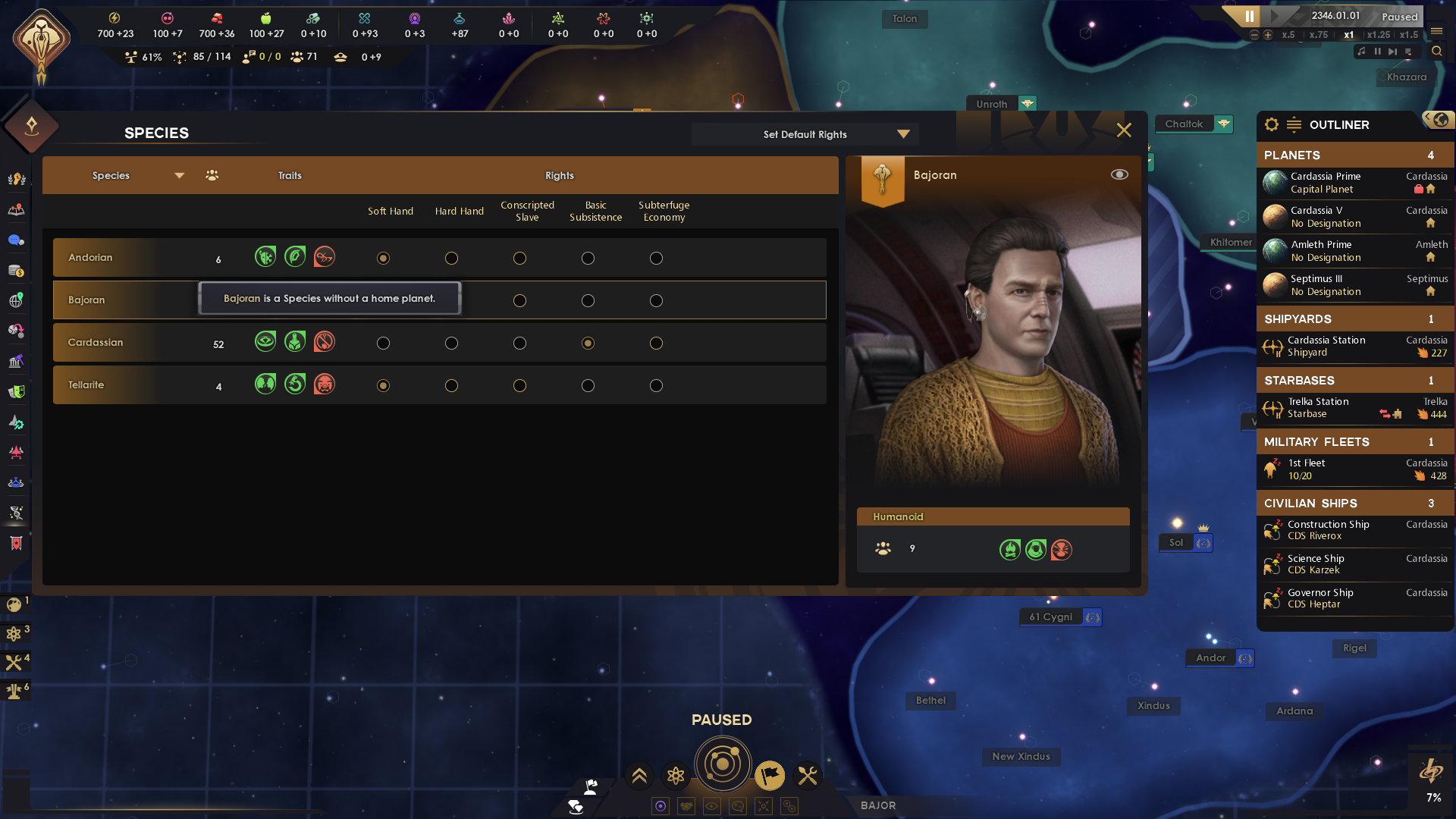
Task: Open the Set Default Rights dropdown
Action: pyautogui.click(x=805, y=134)
